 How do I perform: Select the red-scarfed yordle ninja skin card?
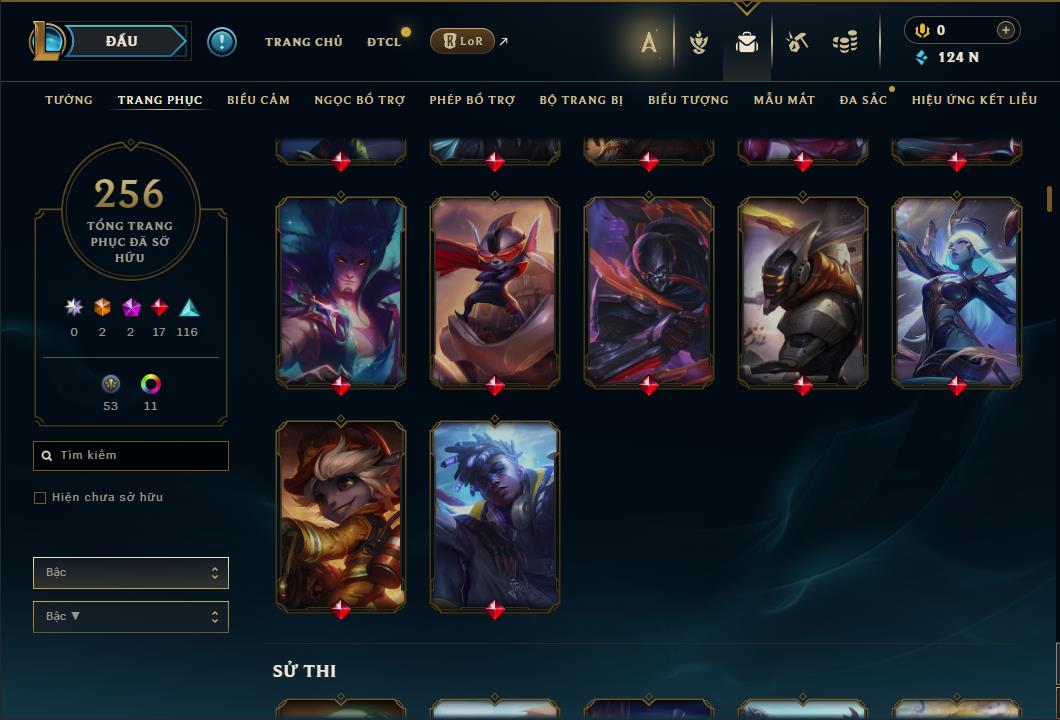[x=495, y=290]
